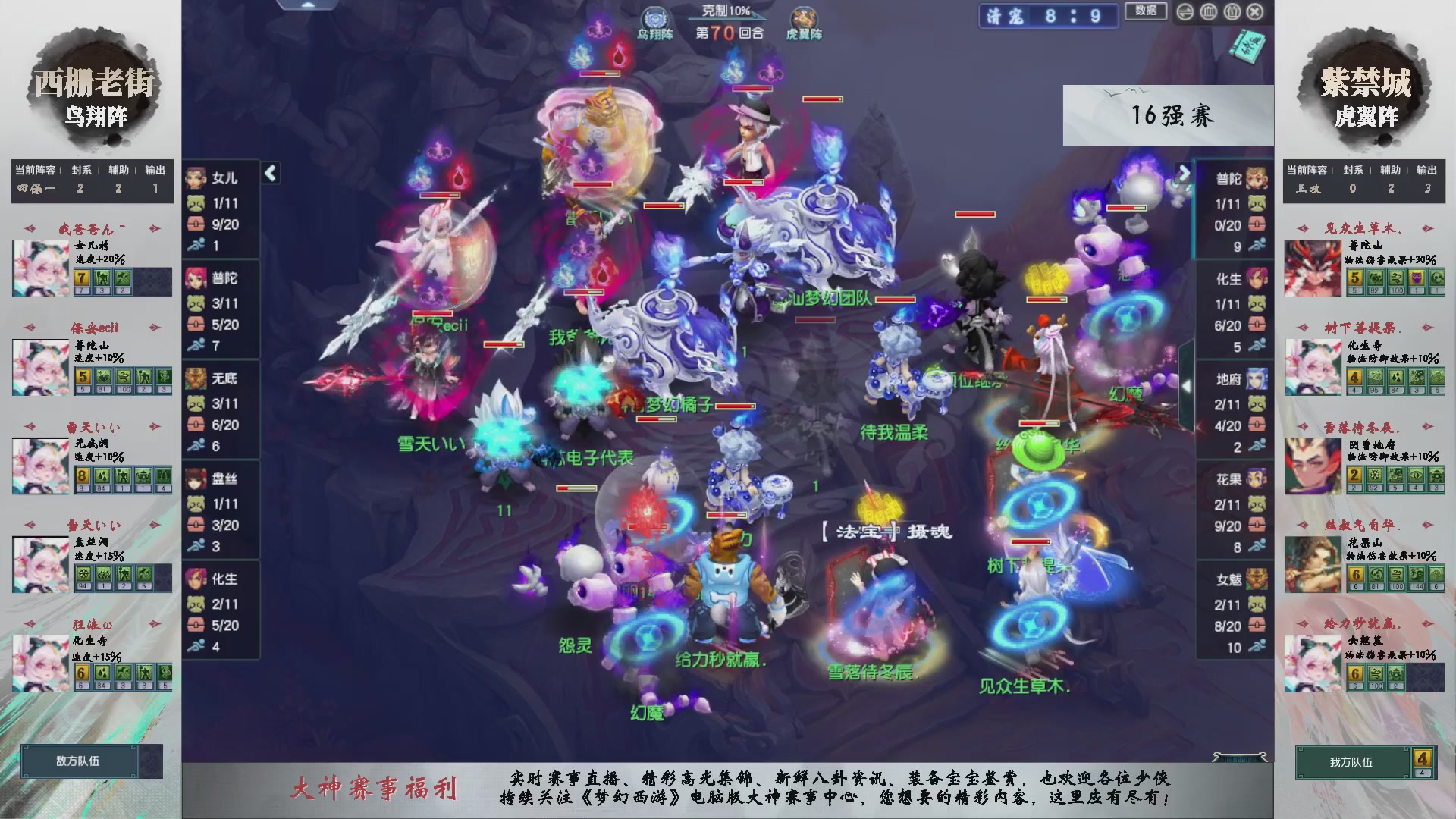
Task: Click the pet counter icon under 女儿
Action: point(196,203)
